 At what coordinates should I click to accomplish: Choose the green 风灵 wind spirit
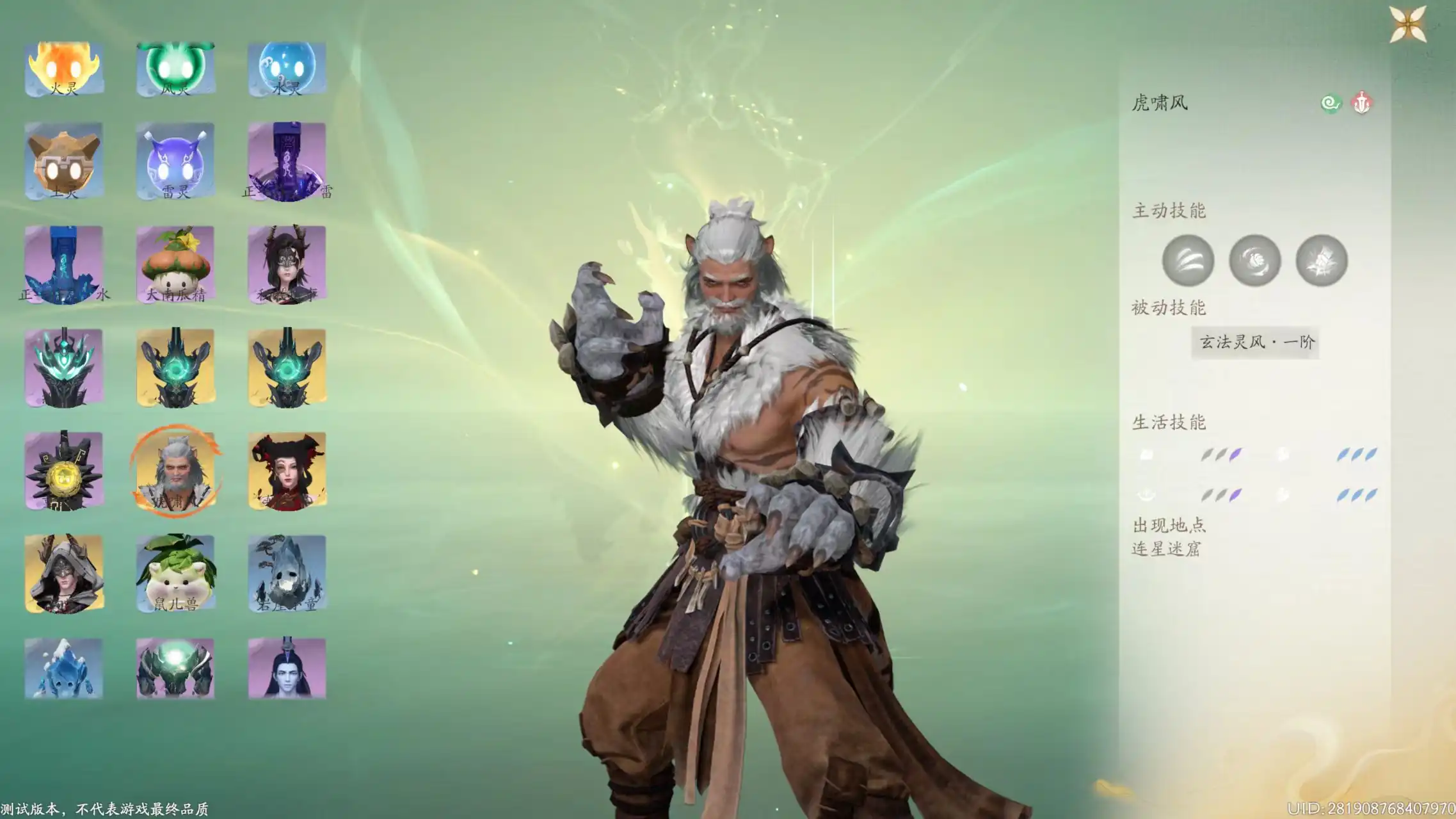[x=175, y=69]
